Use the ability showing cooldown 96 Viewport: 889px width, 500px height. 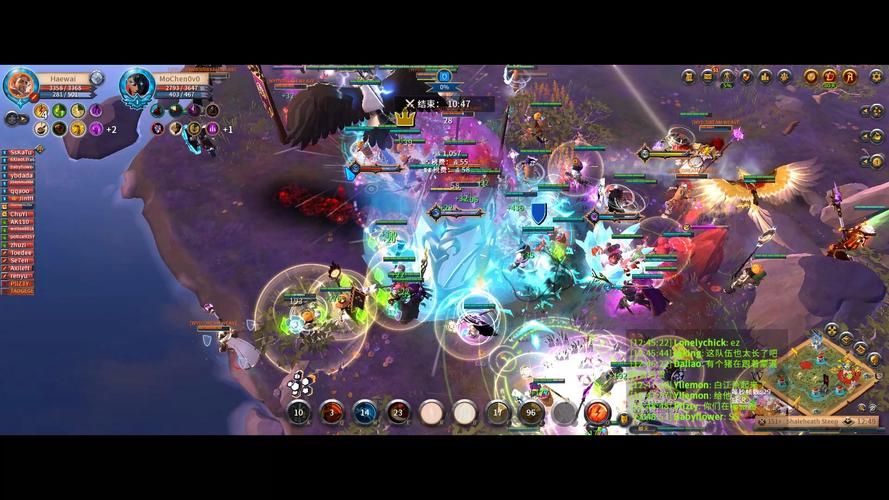530,412
